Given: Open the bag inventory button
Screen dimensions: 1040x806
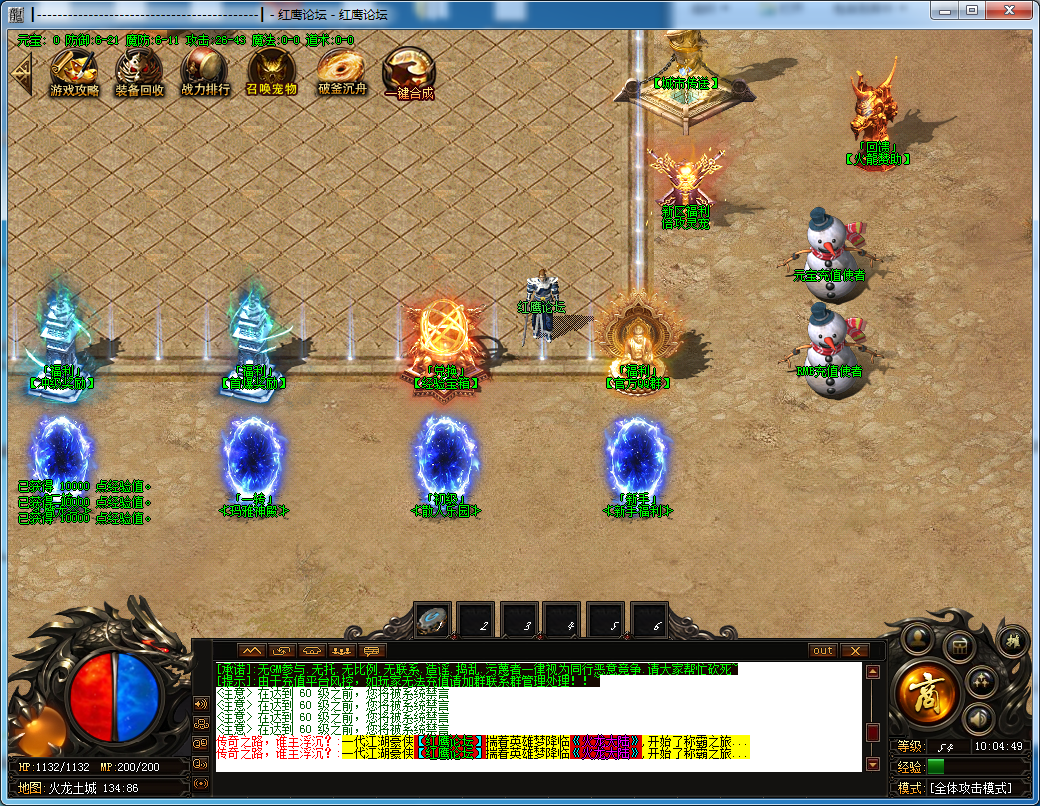Looking at the screenshot, I should coord(959,645).
